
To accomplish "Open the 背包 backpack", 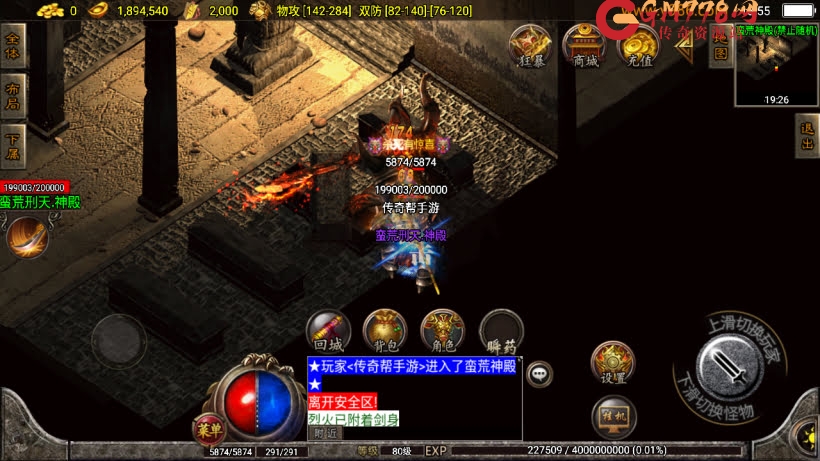I will (x=385, y=329).
